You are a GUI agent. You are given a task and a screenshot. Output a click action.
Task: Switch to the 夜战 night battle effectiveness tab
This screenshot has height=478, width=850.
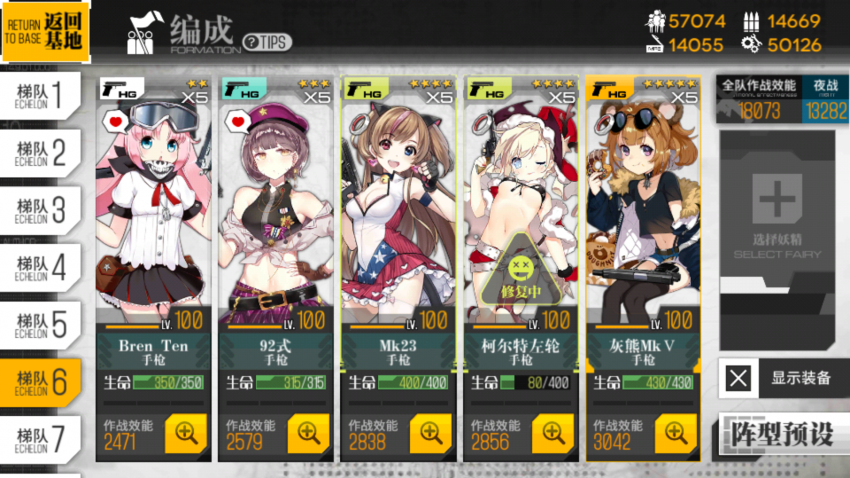click(826, 100)
